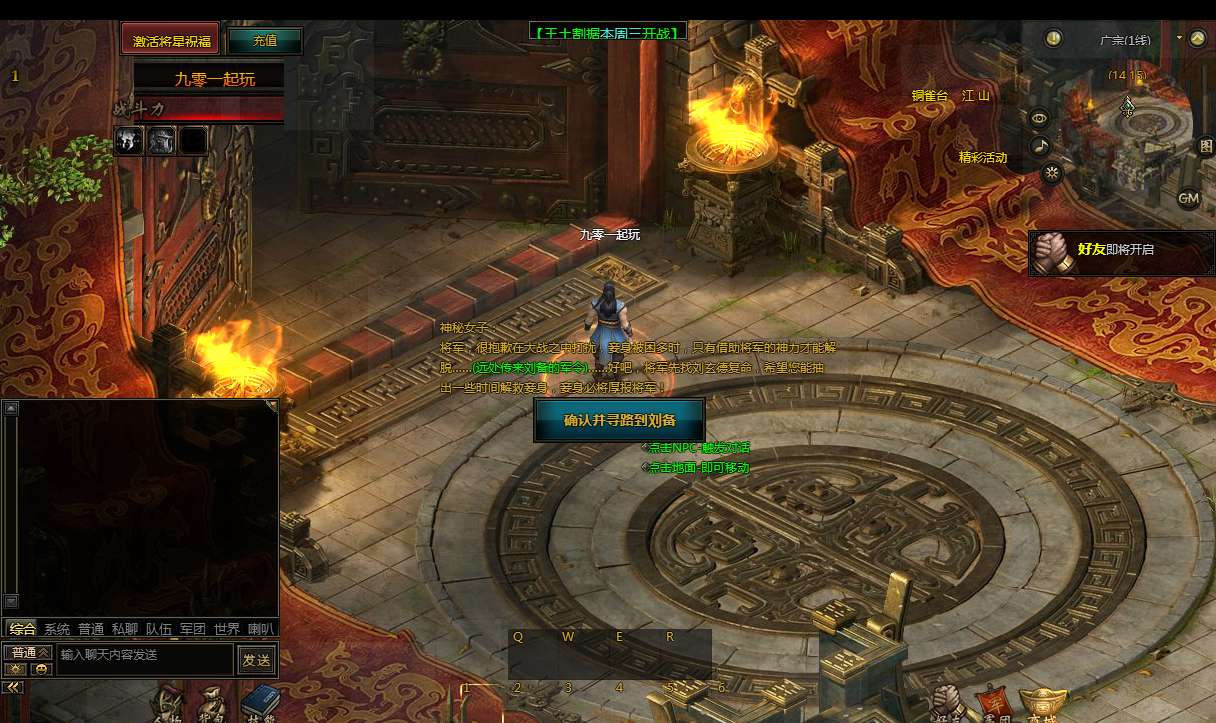Open the gear settings icon near the minimap
Image resolution: width=1216 pixels, height=723 pixels.
(x=1051, y=172)
